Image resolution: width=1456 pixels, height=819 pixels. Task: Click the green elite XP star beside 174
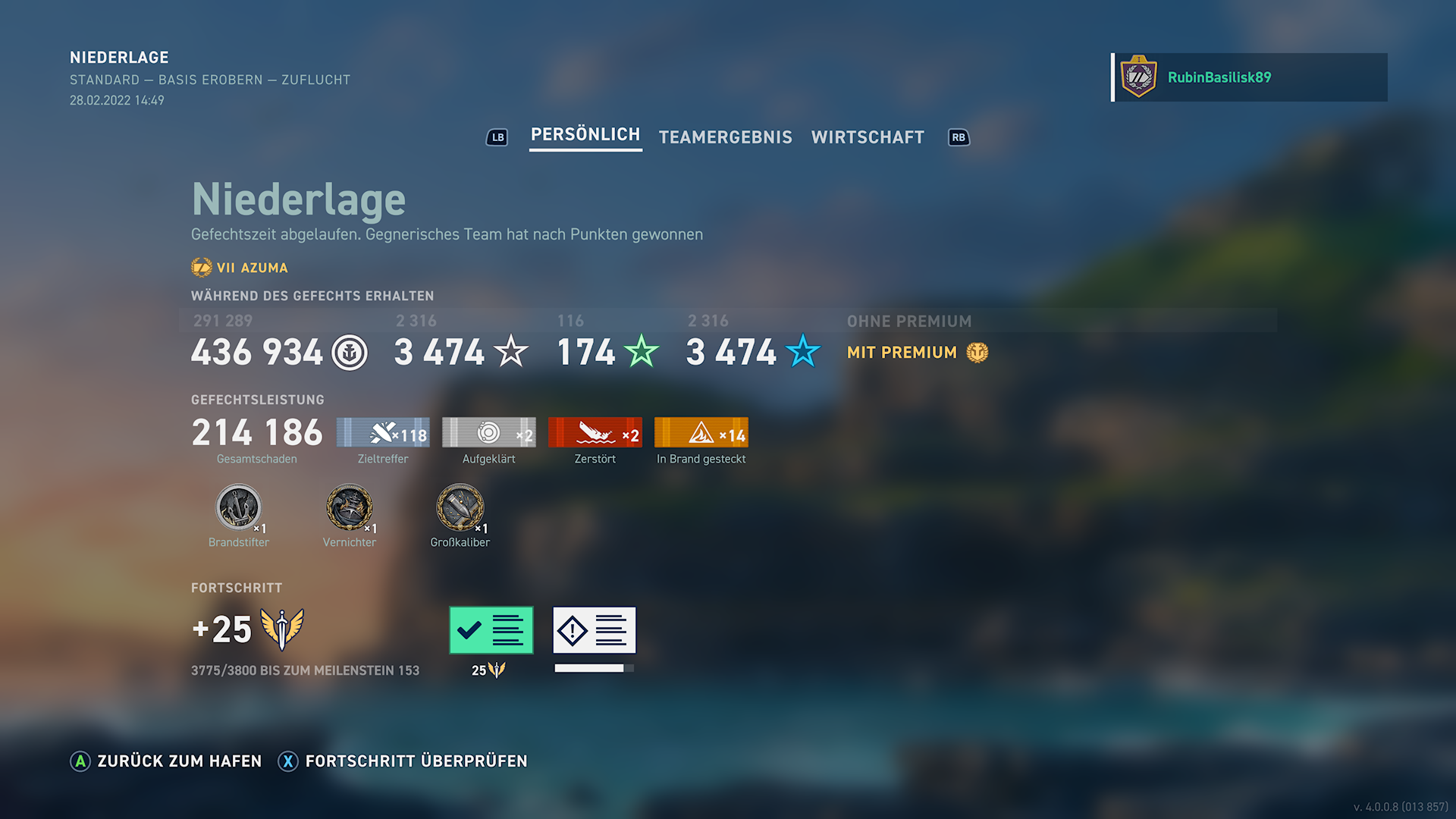click(642, 351)
